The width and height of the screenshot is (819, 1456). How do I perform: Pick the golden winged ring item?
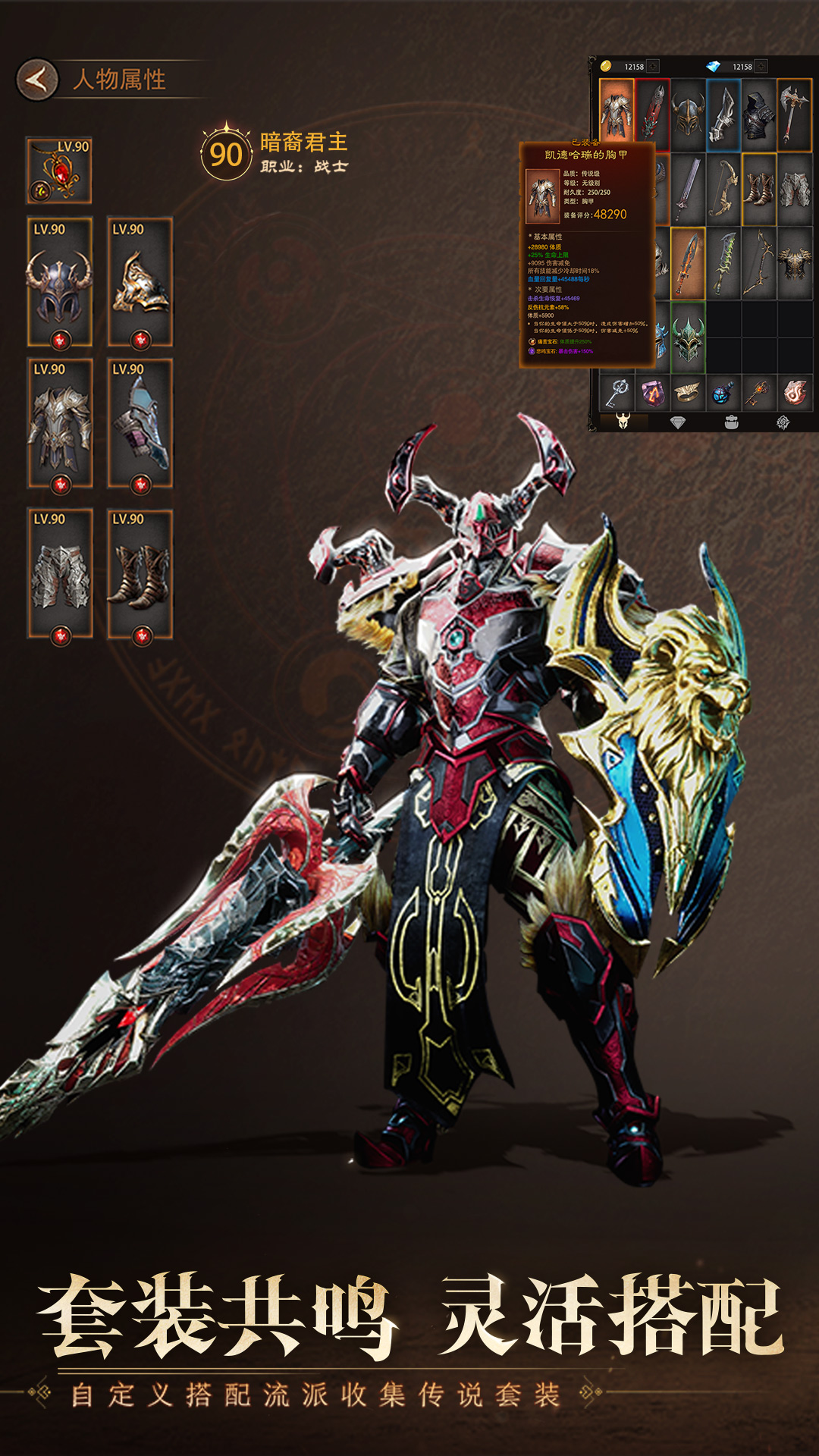[688, 394]
